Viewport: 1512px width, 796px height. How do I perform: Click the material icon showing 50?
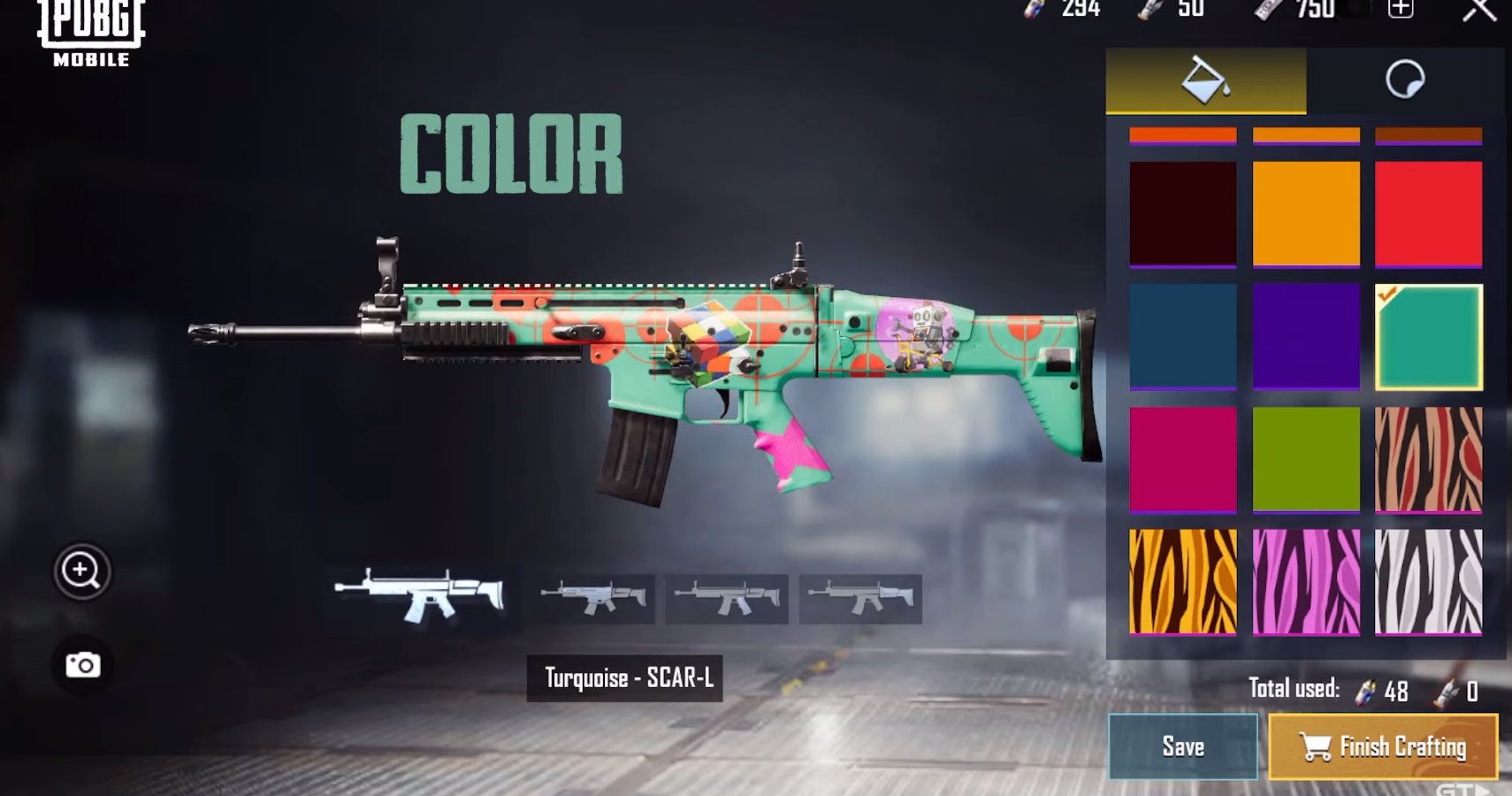click(x=1146, y=11)
